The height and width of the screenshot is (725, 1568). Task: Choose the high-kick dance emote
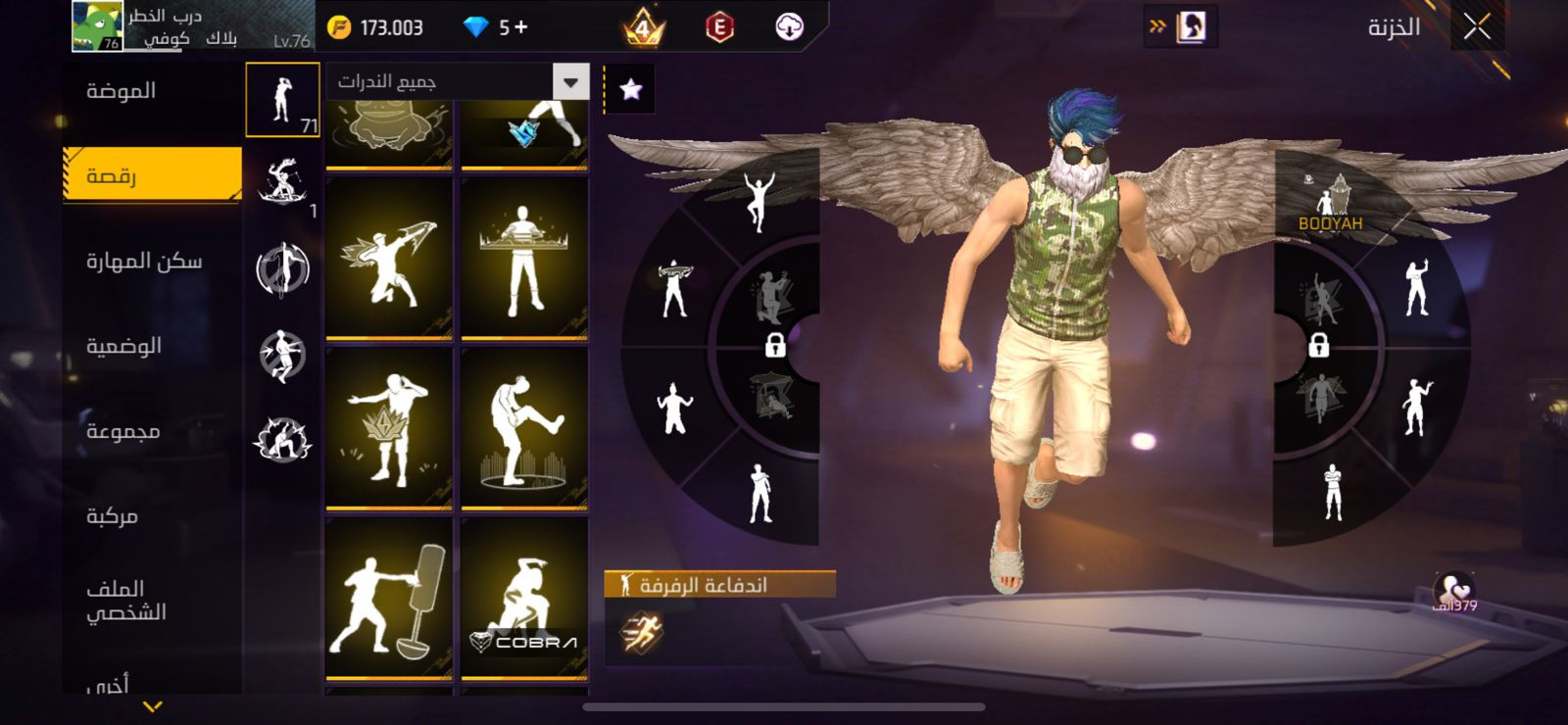[x=524, y=427]
